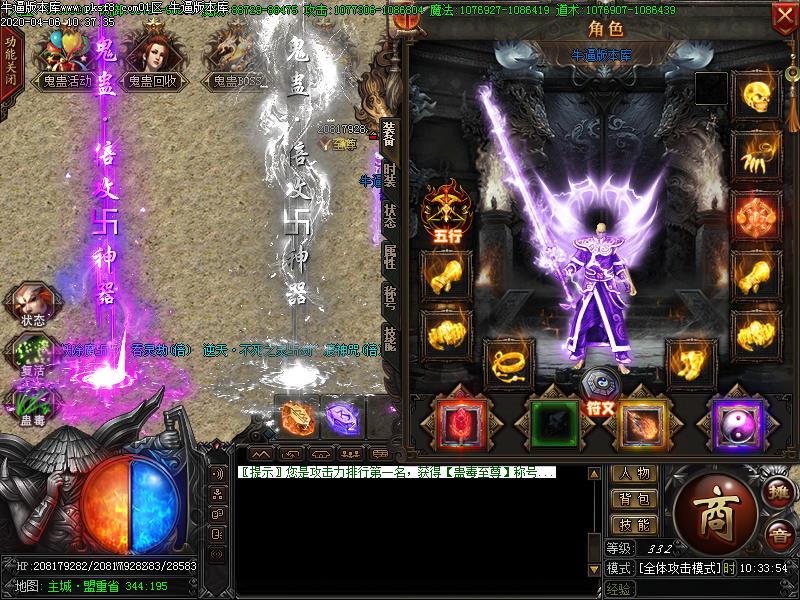This screenshot has height=600, width=800.
Task: Select the golden skull helmet slot
Action: point(756,95)
